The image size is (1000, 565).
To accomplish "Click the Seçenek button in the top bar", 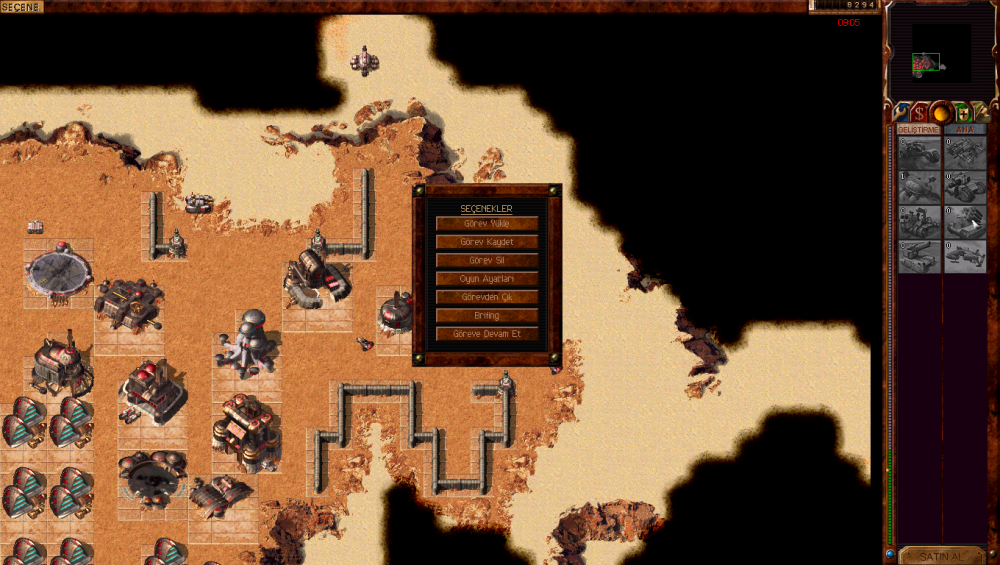I will 22,7.
